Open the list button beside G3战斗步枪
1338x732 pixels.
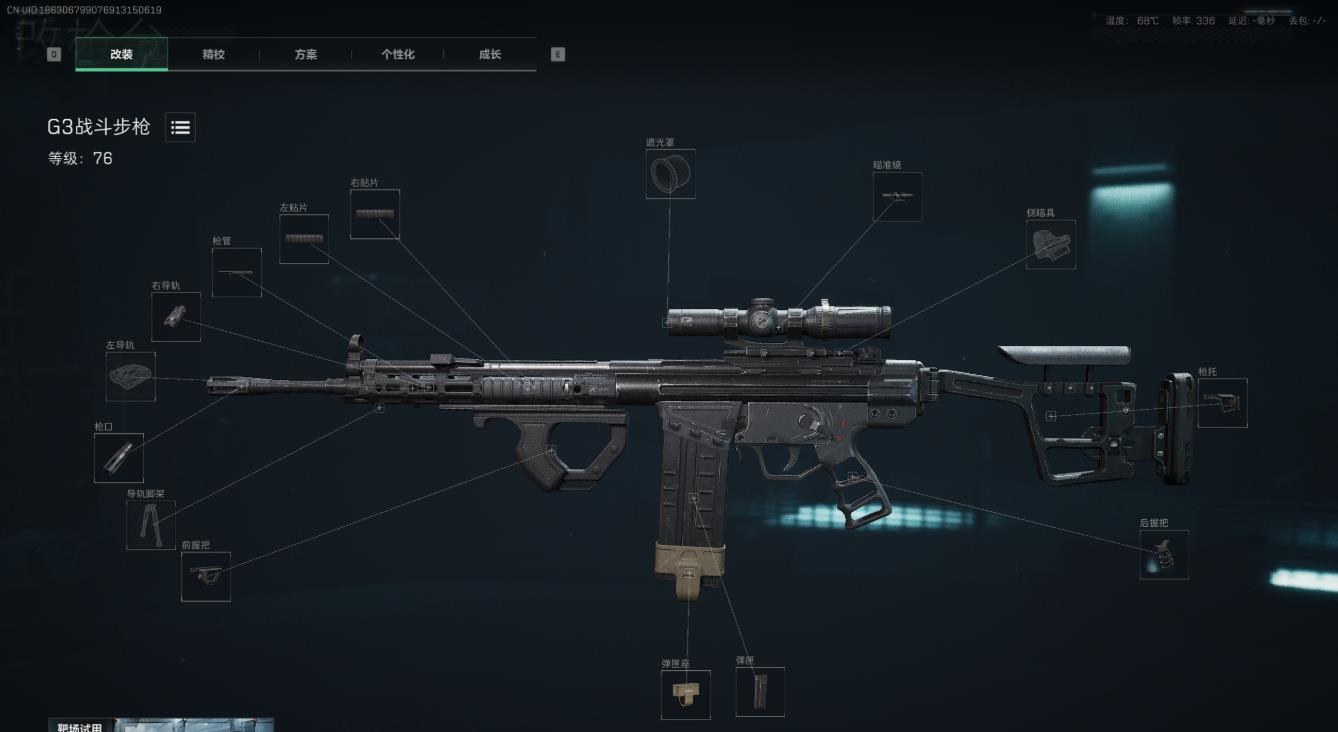[180, 127]
